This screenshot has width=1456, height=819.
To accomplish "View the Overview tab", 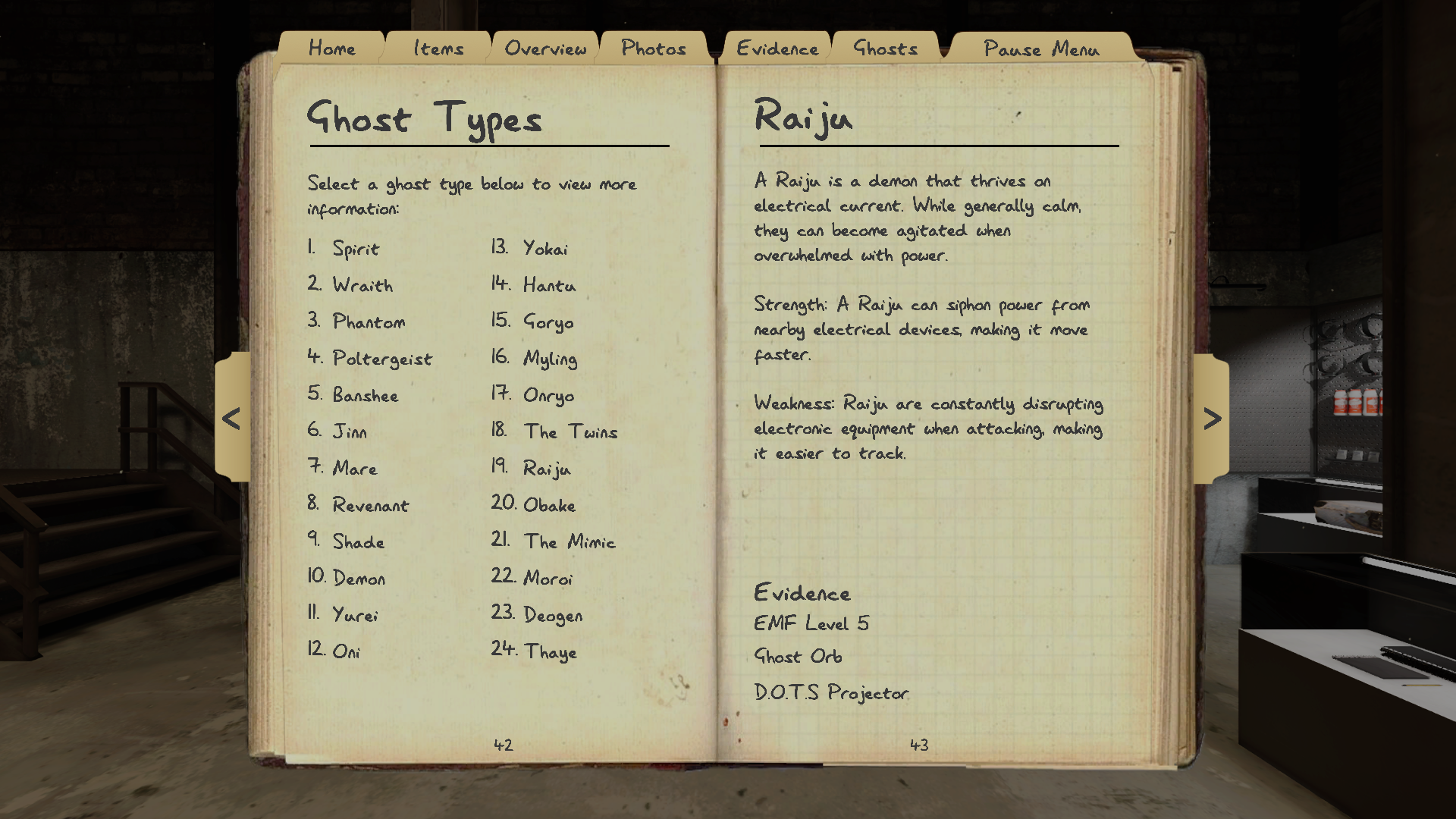I will click(545, 48).
